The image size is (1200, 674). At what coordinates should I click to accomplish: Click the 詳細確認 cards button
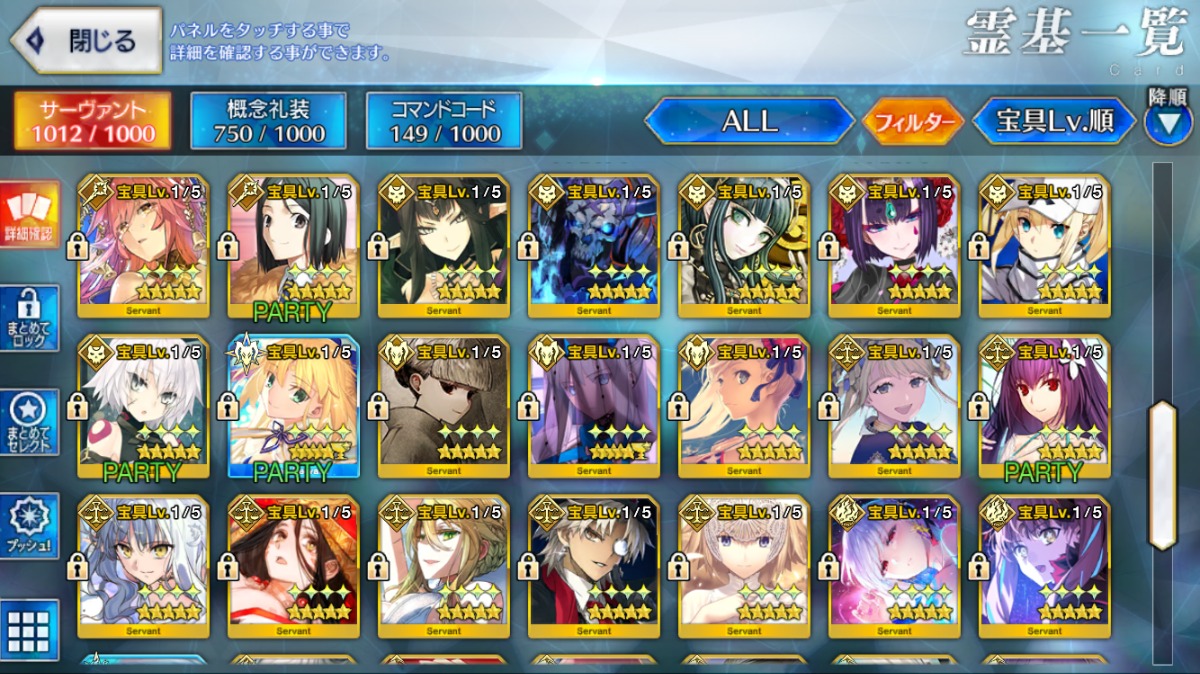pos(29,216)
